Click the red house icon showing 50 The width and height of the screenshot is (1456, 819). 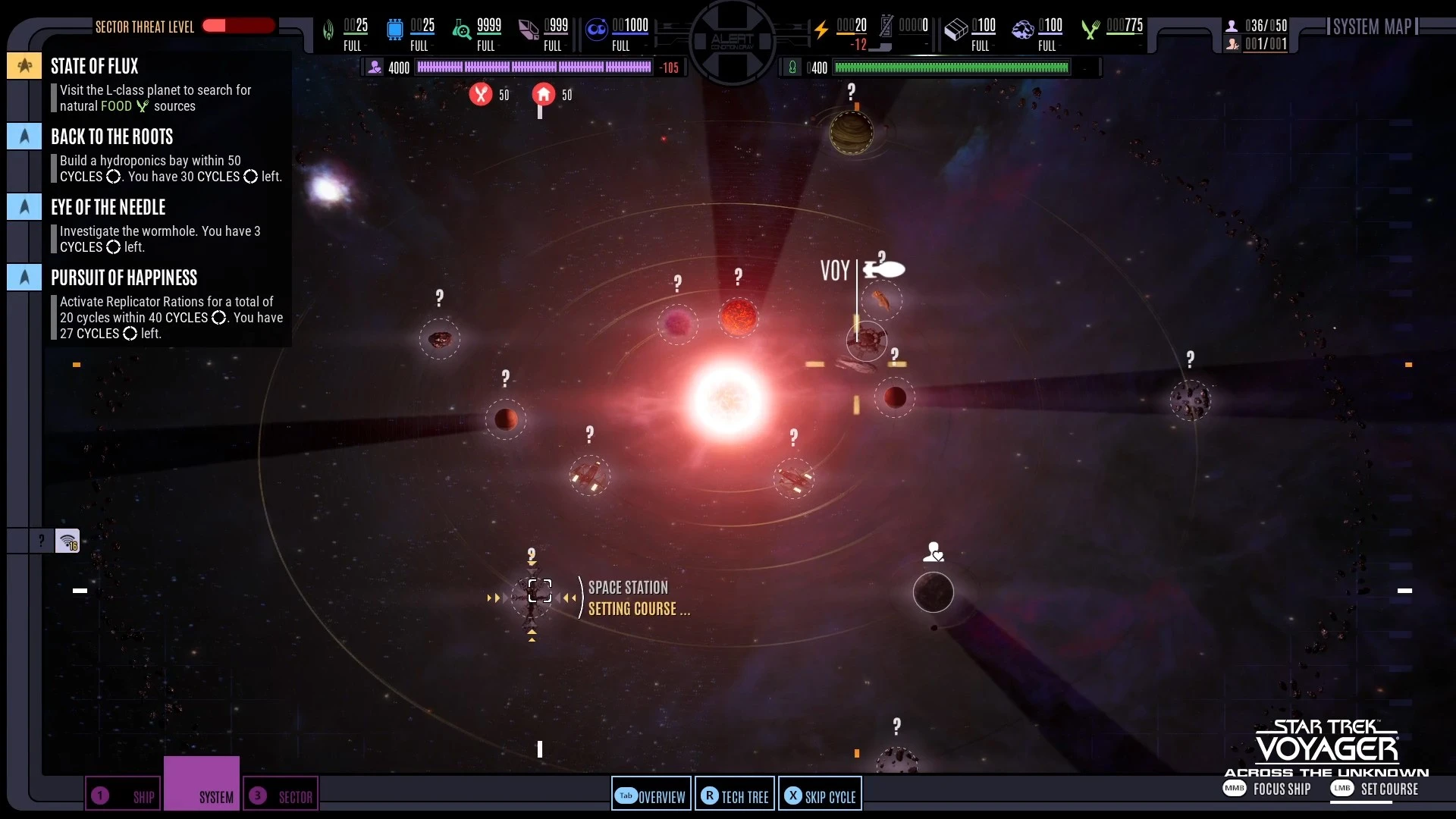tap(544, 94)
